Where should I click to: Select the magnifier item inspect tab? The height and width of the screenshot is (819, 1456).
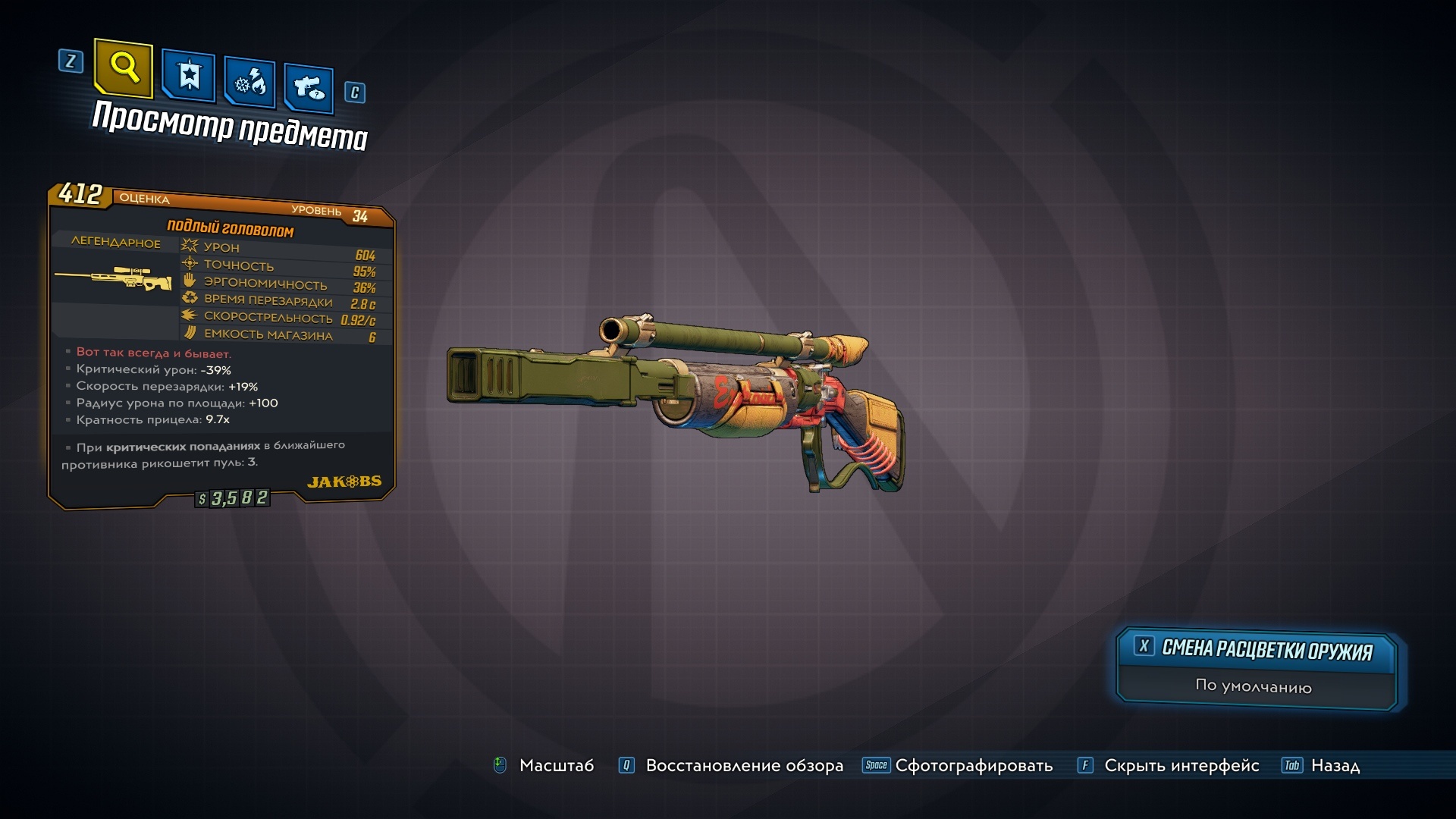pyautogui.click(x=124, y=68)
